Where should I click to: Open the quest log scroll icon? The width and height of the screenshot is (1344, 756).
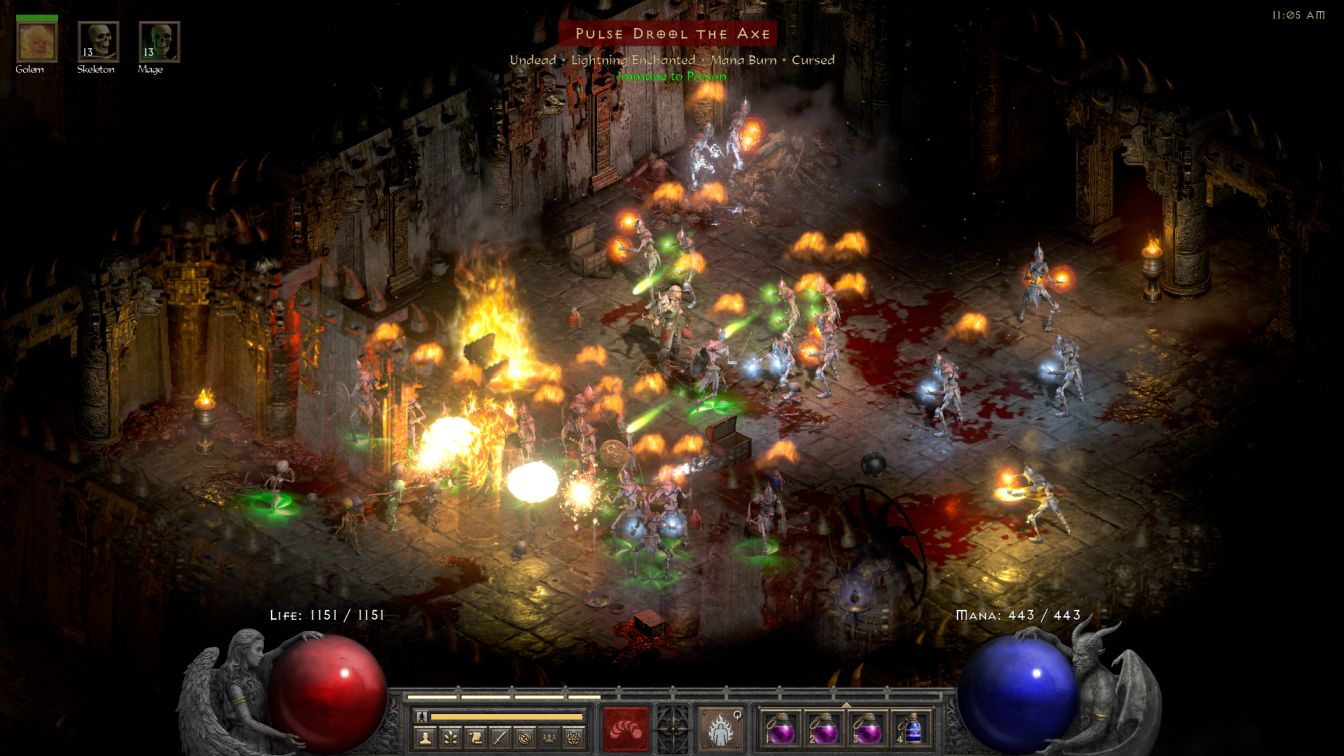coord(476,737)
